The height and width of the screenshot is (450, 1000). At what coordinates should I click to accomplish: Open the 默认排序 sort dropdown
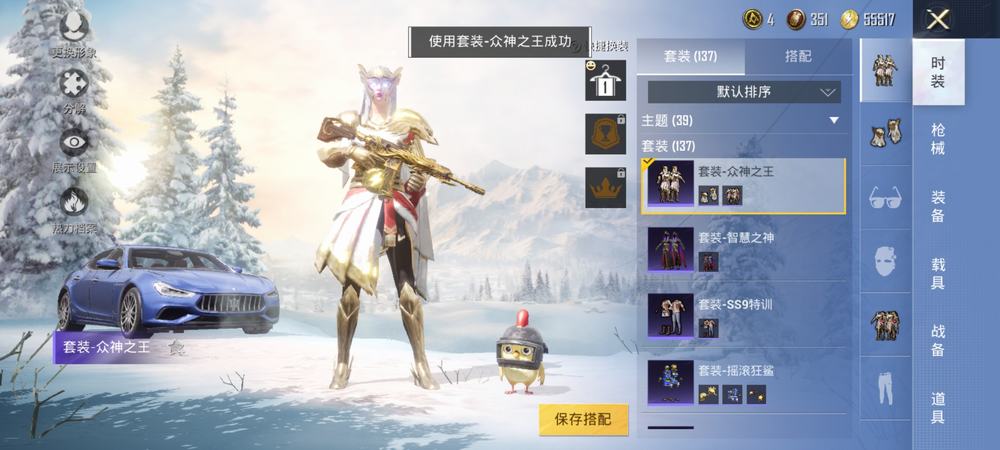pos(744,92)
